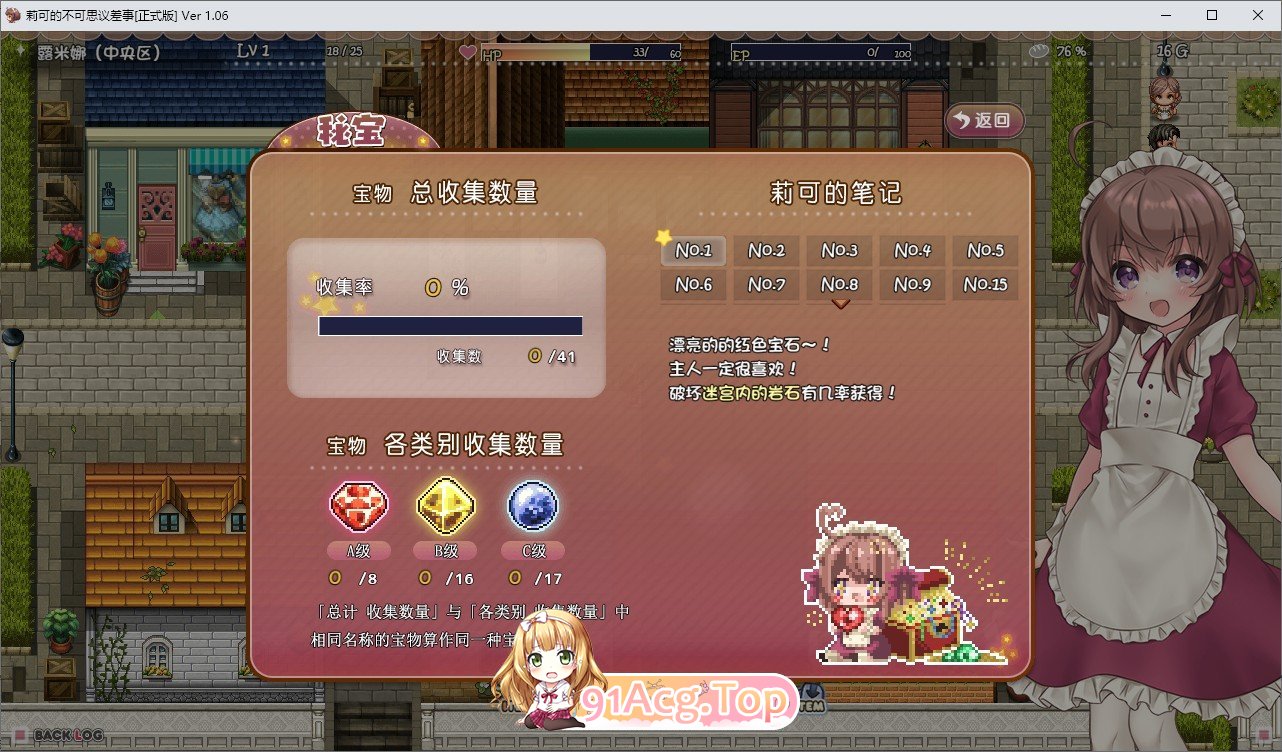The height and width of the screenshot is (752, 1282).
Task: Select the C级 blue gem icon
Action: pyautogui.click(x=532, y=506)
